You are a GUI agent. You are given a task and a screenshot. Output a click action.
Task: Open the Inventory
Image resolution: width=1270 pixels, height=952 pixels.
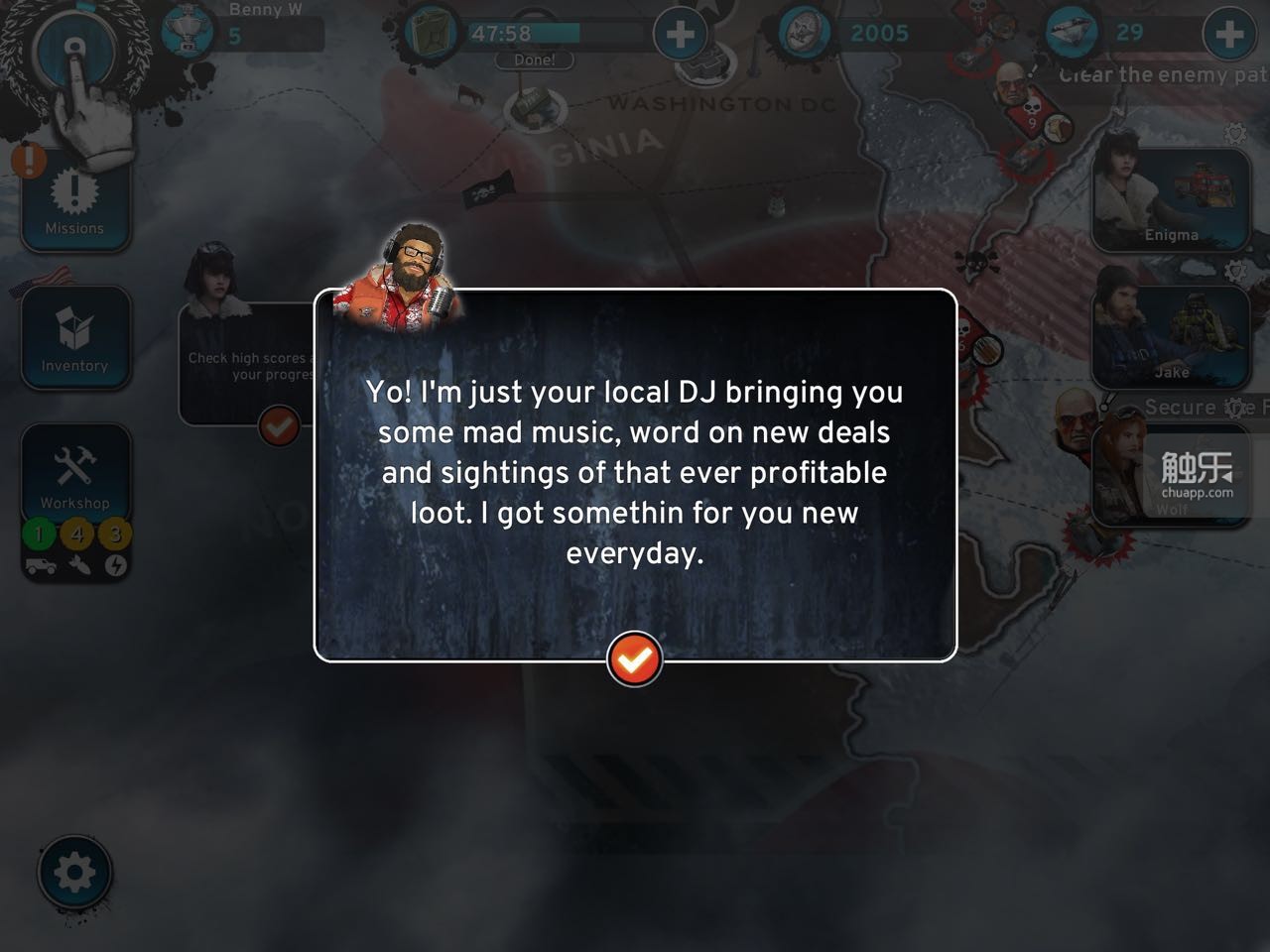pyautogui.click(x=74, y=338)
